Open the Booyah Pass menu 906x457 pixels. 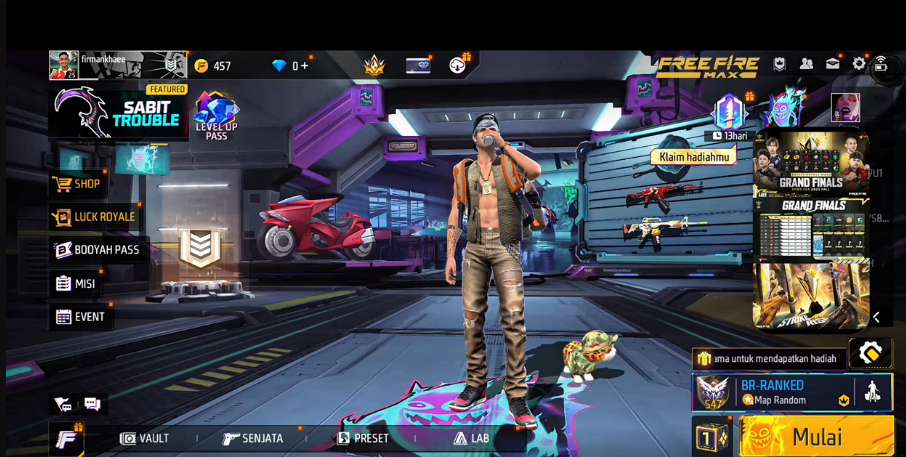[97, 250]
